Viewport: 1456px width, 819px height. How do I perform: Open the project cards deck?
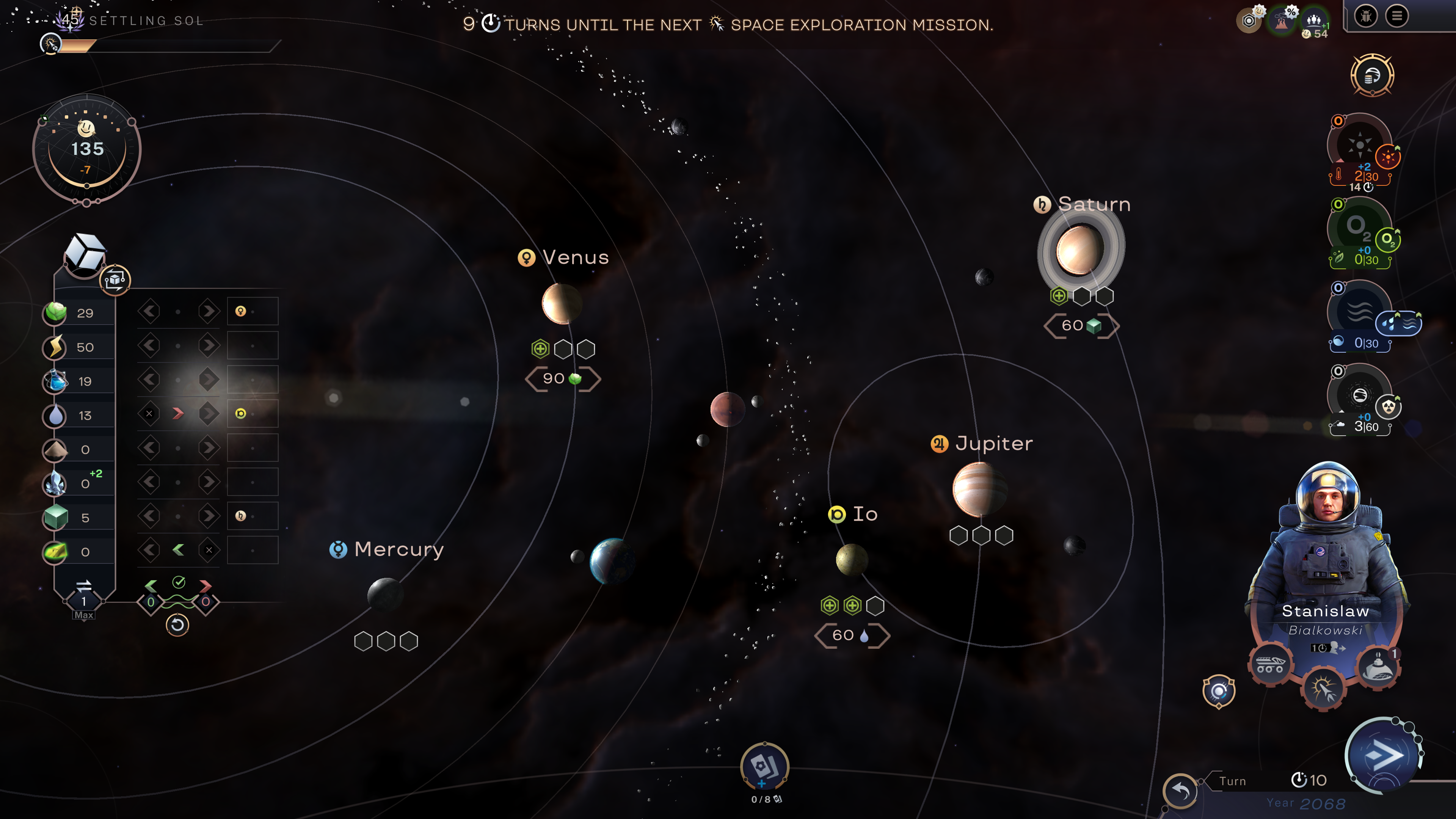point(764,767)
